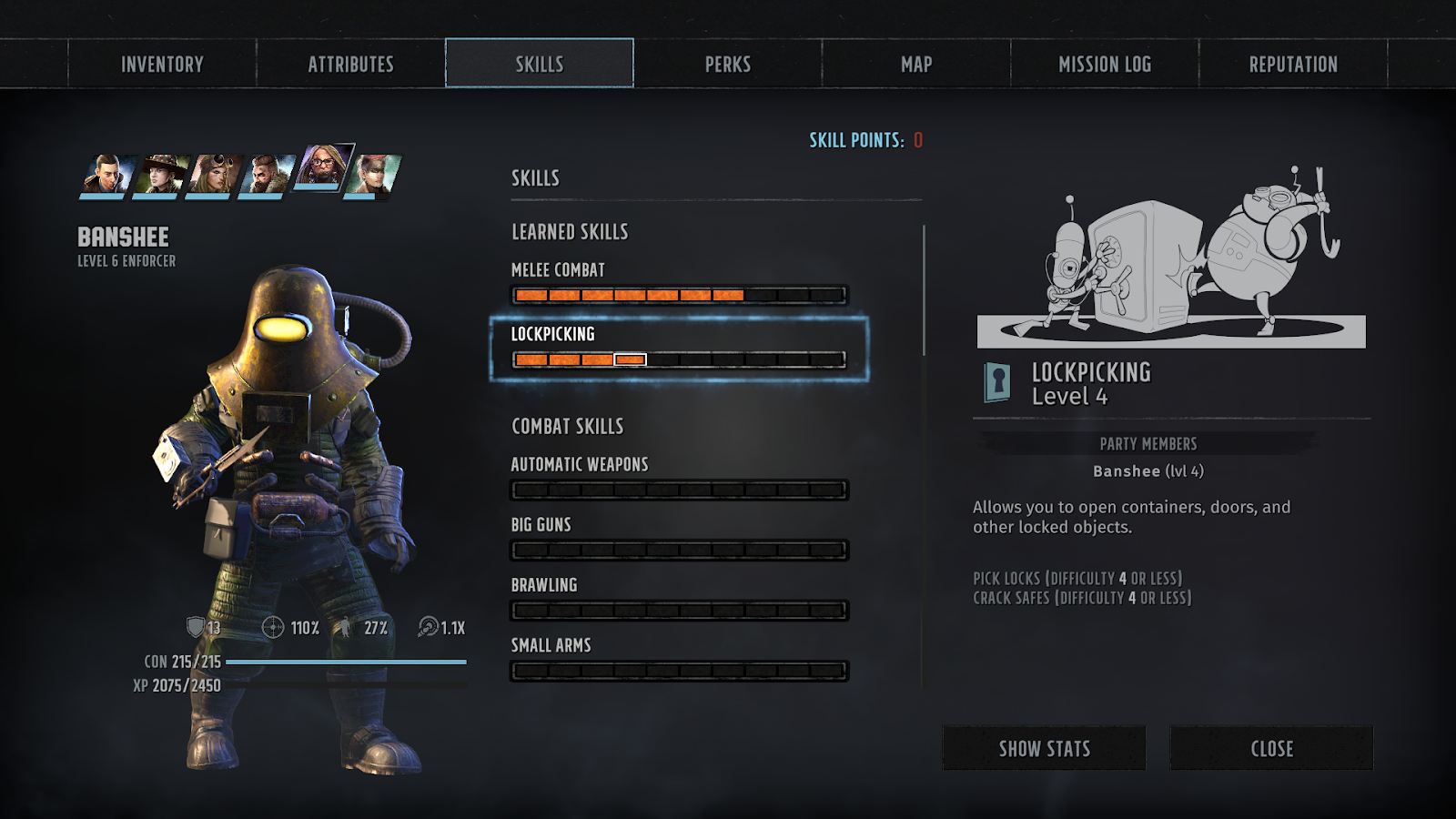Click the Show Stats button
This screenshot has width=1456, height=819.
(x=1044, y=748)
